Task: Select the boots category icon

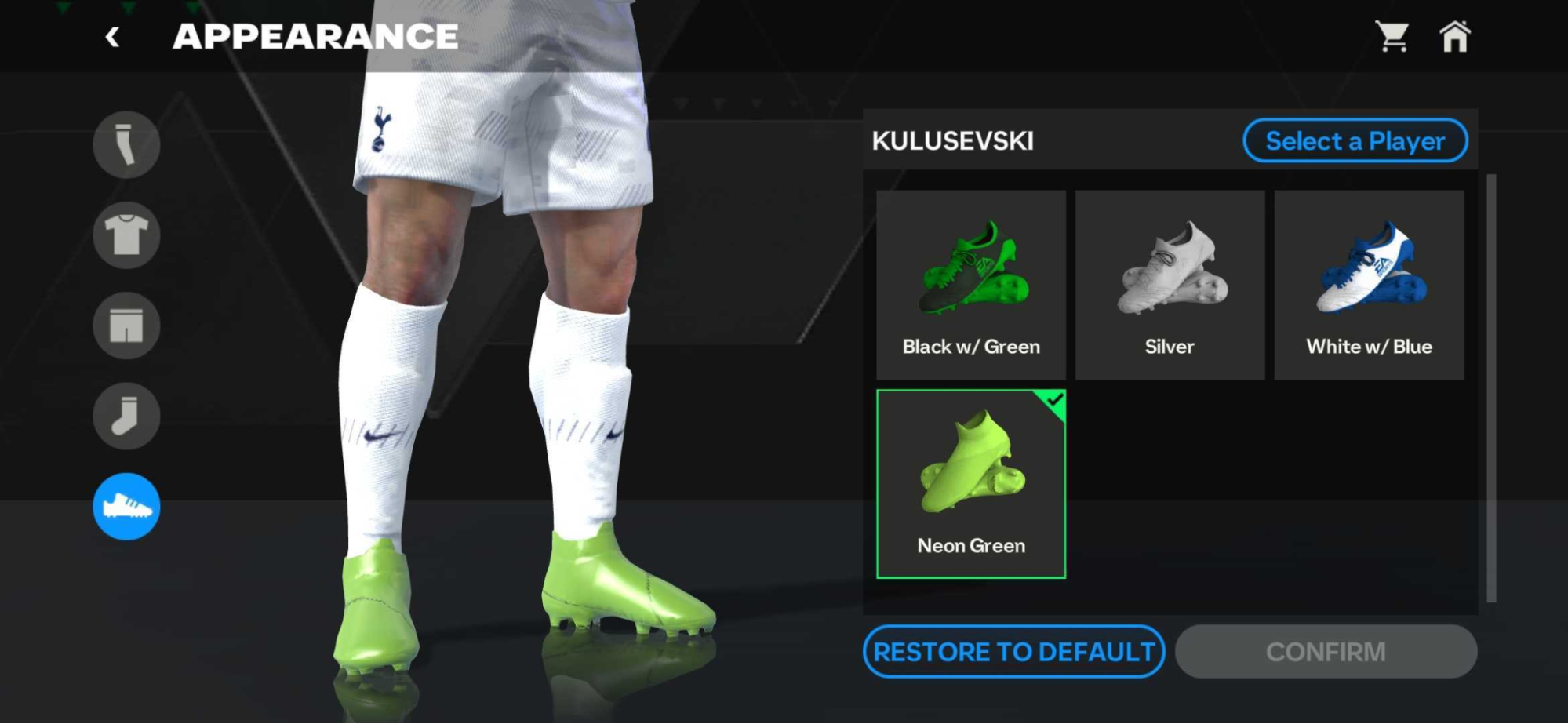Action: coord(126,507)
